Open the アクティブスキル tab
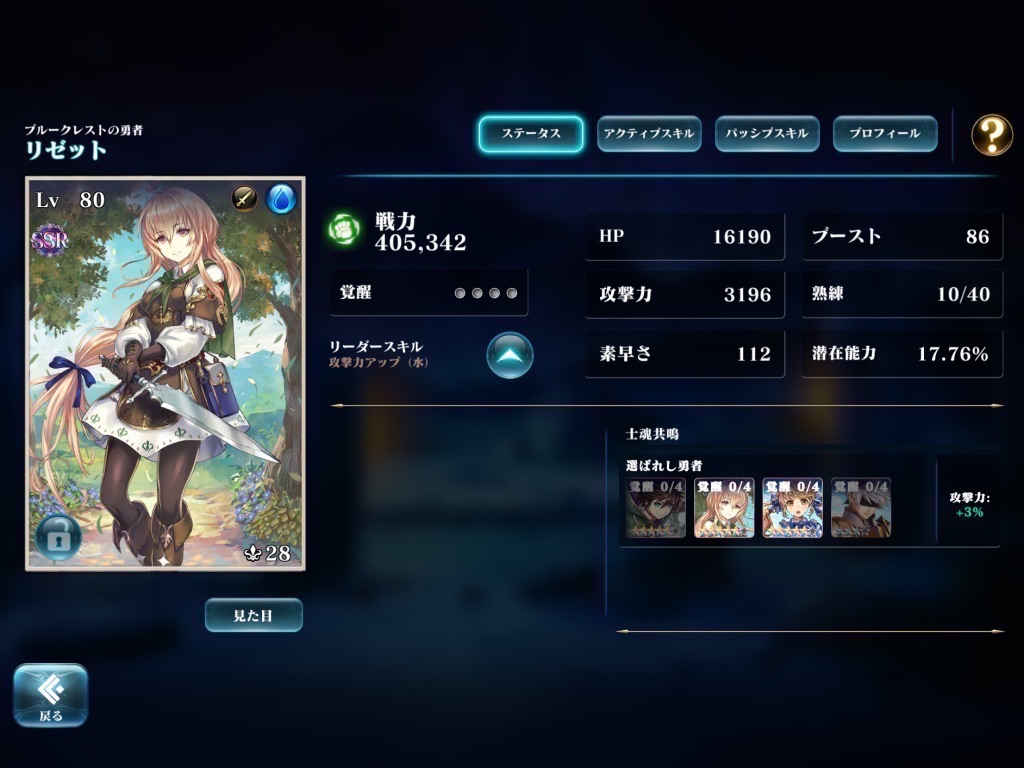The height and width of the screenshot is (768, 1024). point(649,134)
